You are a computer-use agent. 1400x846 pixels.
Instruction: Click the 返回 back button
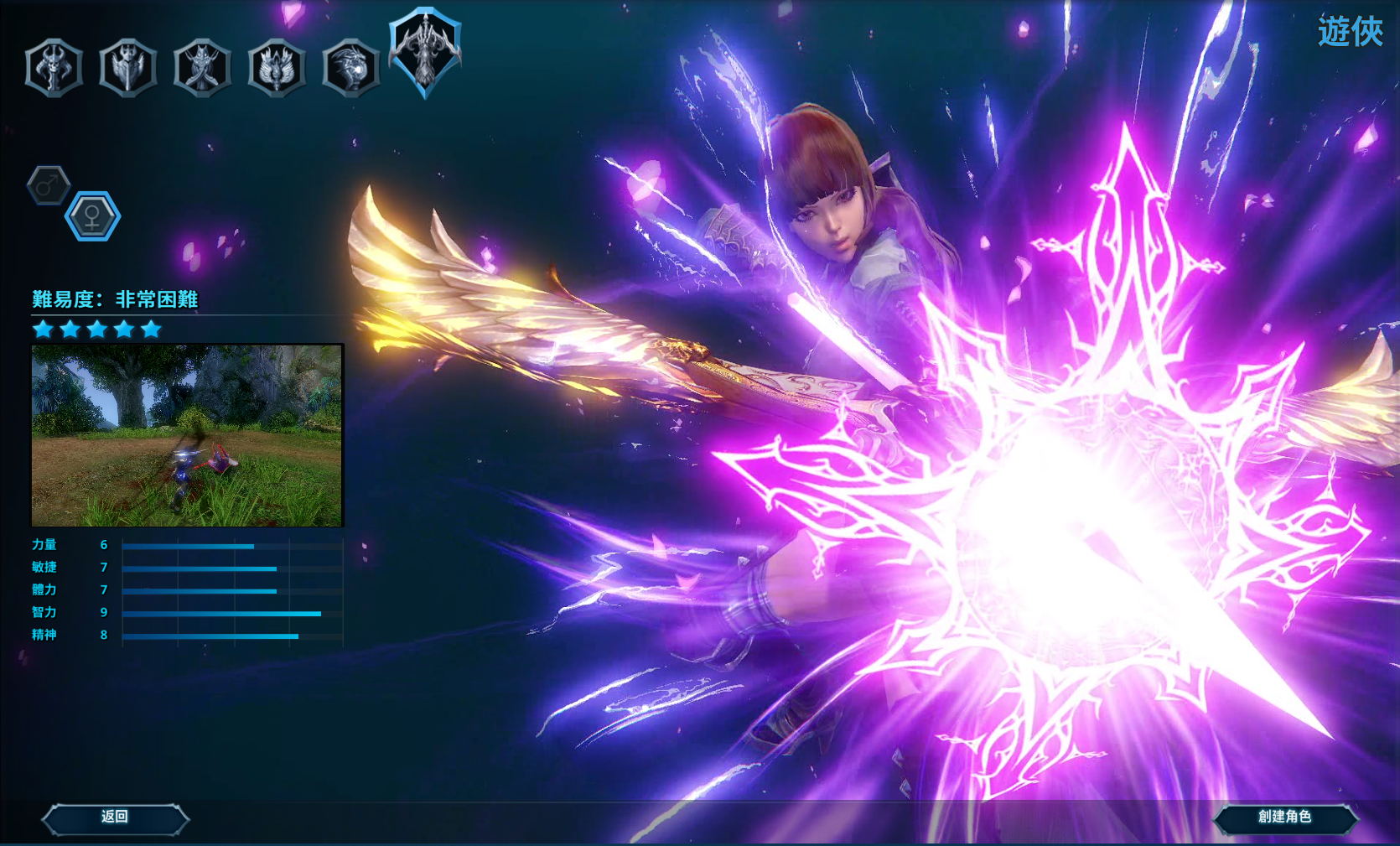115,817
